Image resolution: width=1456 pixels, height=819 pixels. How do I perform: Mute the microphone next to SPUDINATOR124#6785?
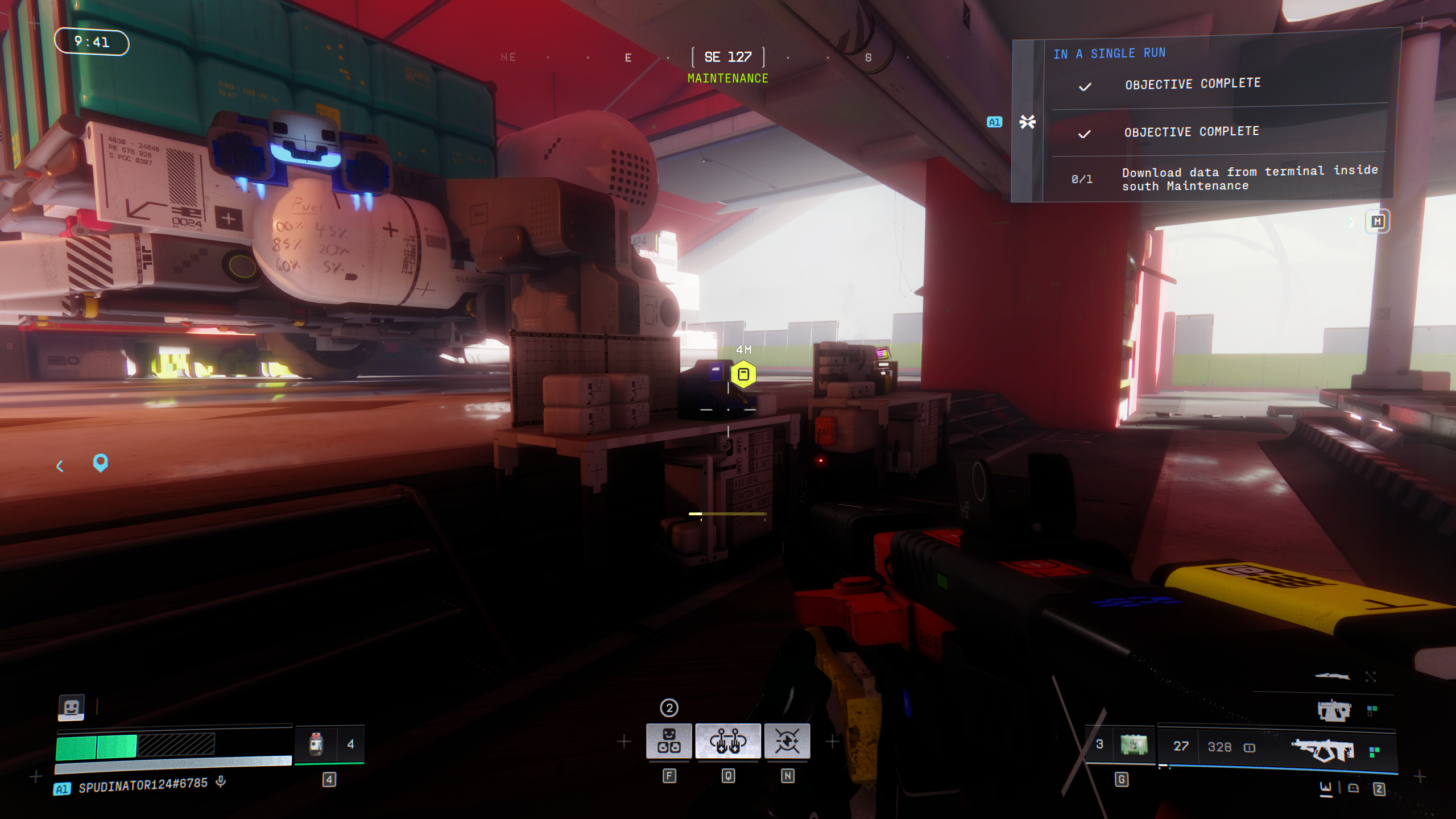[x=221, y=782]
